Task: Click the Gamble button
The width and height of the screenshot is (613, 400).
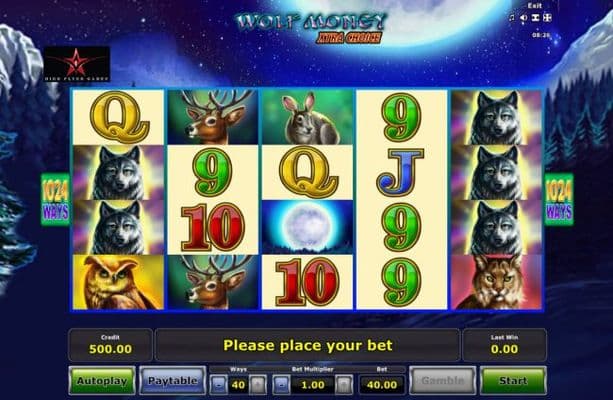Action: click(x=443, y=380)
